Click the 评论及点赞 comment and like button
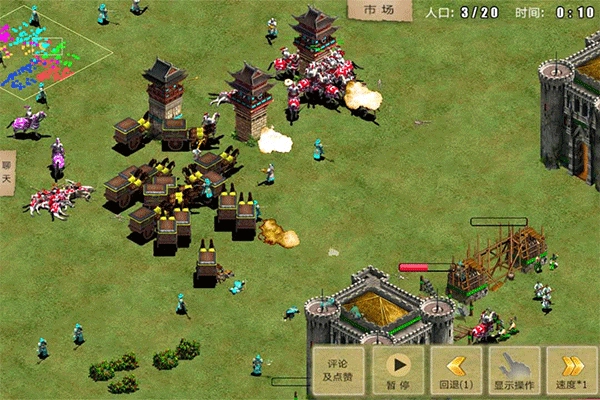Viewport: 600px width, 400px height. (338, 372)
